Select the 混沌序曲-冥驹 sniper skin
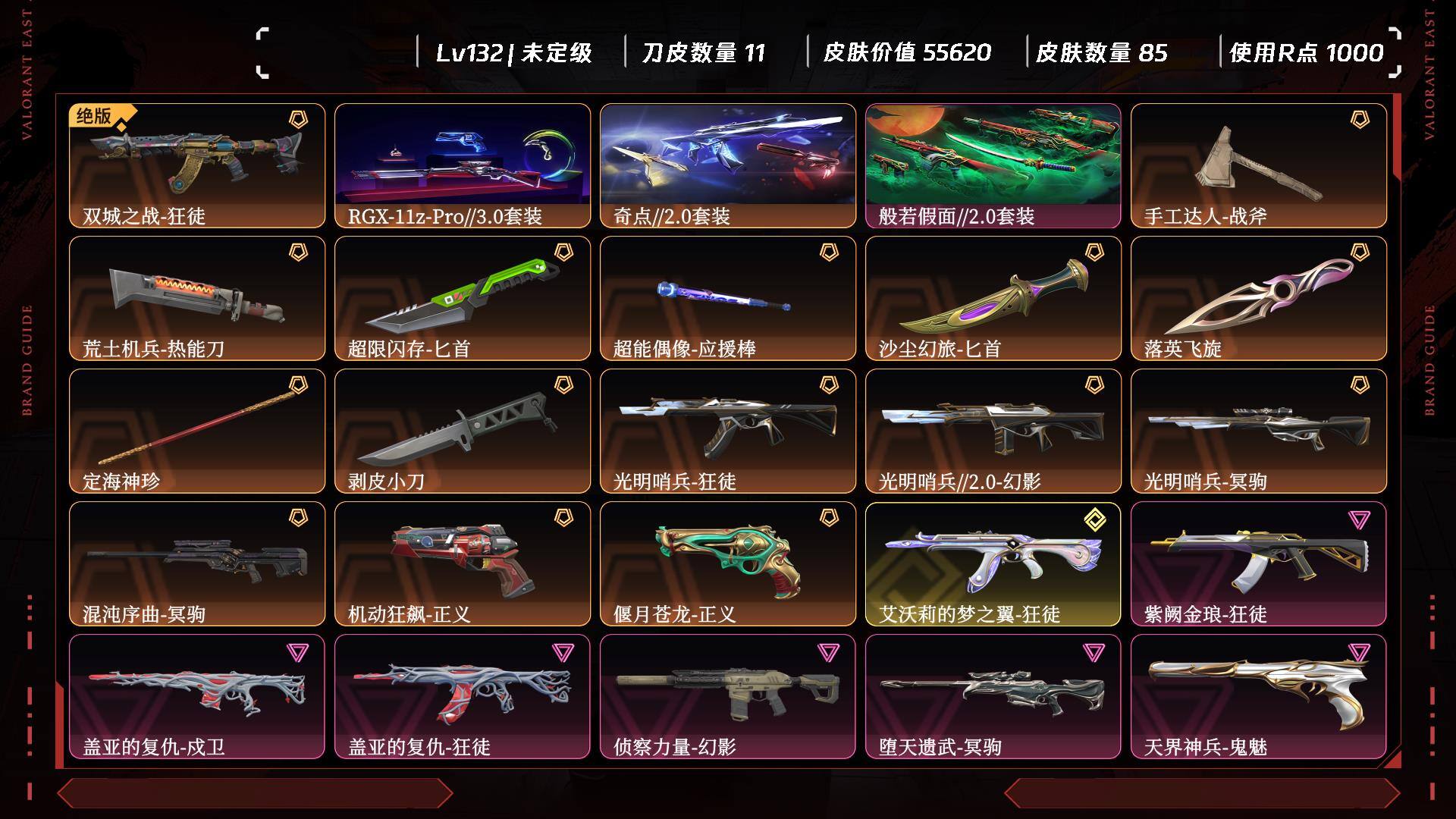 197,563
